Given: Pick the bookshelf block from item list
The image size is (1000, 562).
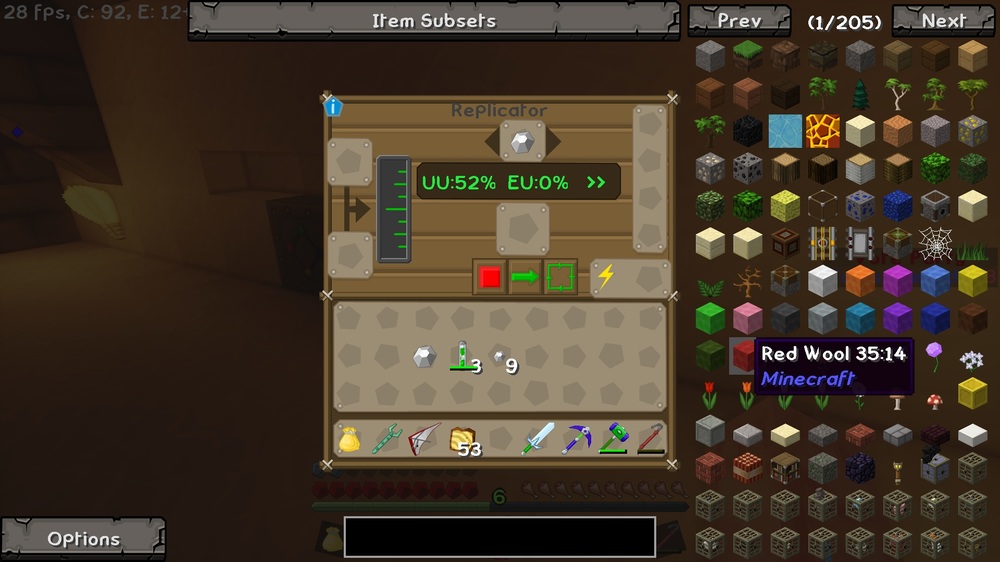Looking at the screenshot, I should pyautogui.click(x=786, y=468).
